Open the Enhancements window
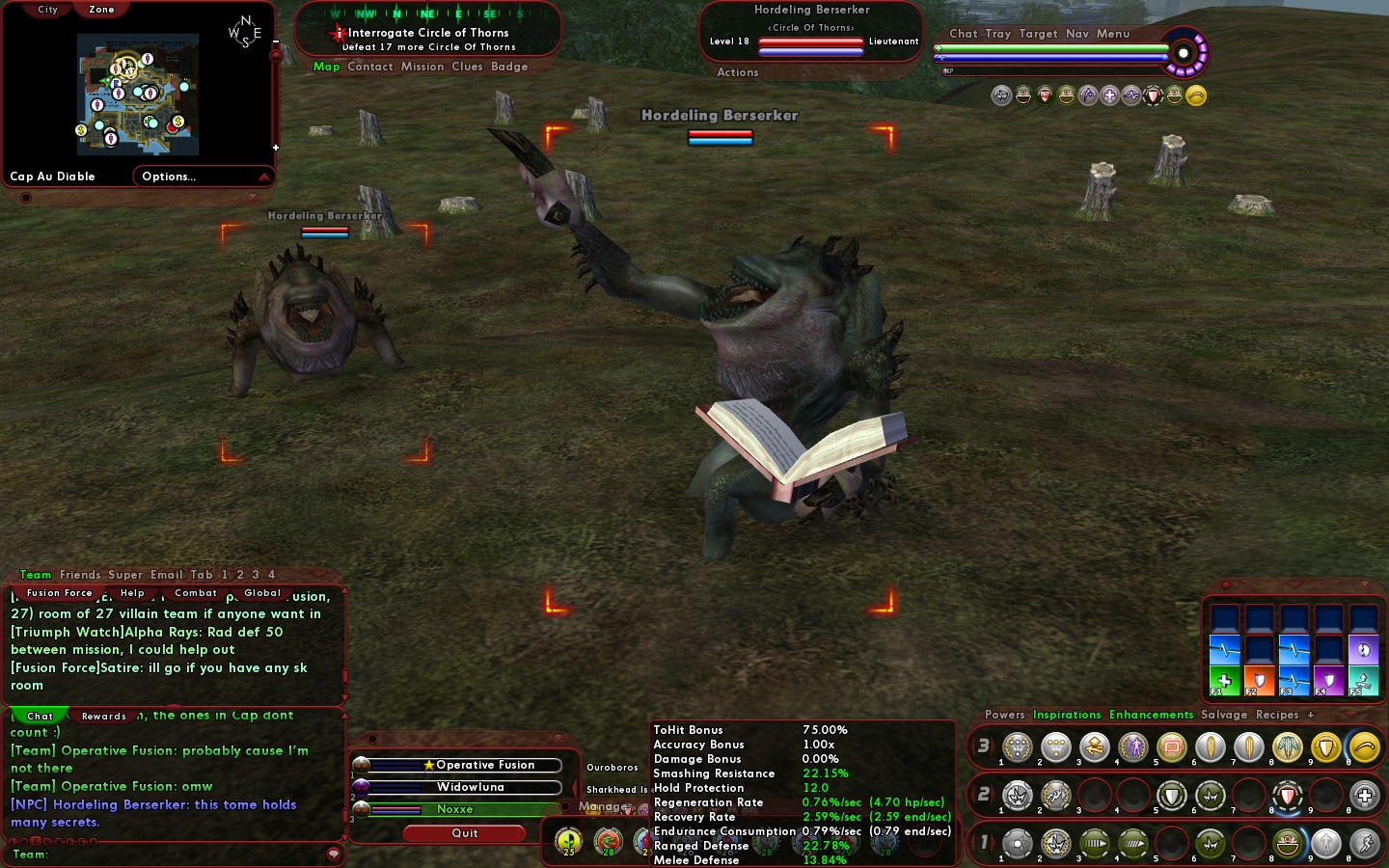 pos(1151,715)
